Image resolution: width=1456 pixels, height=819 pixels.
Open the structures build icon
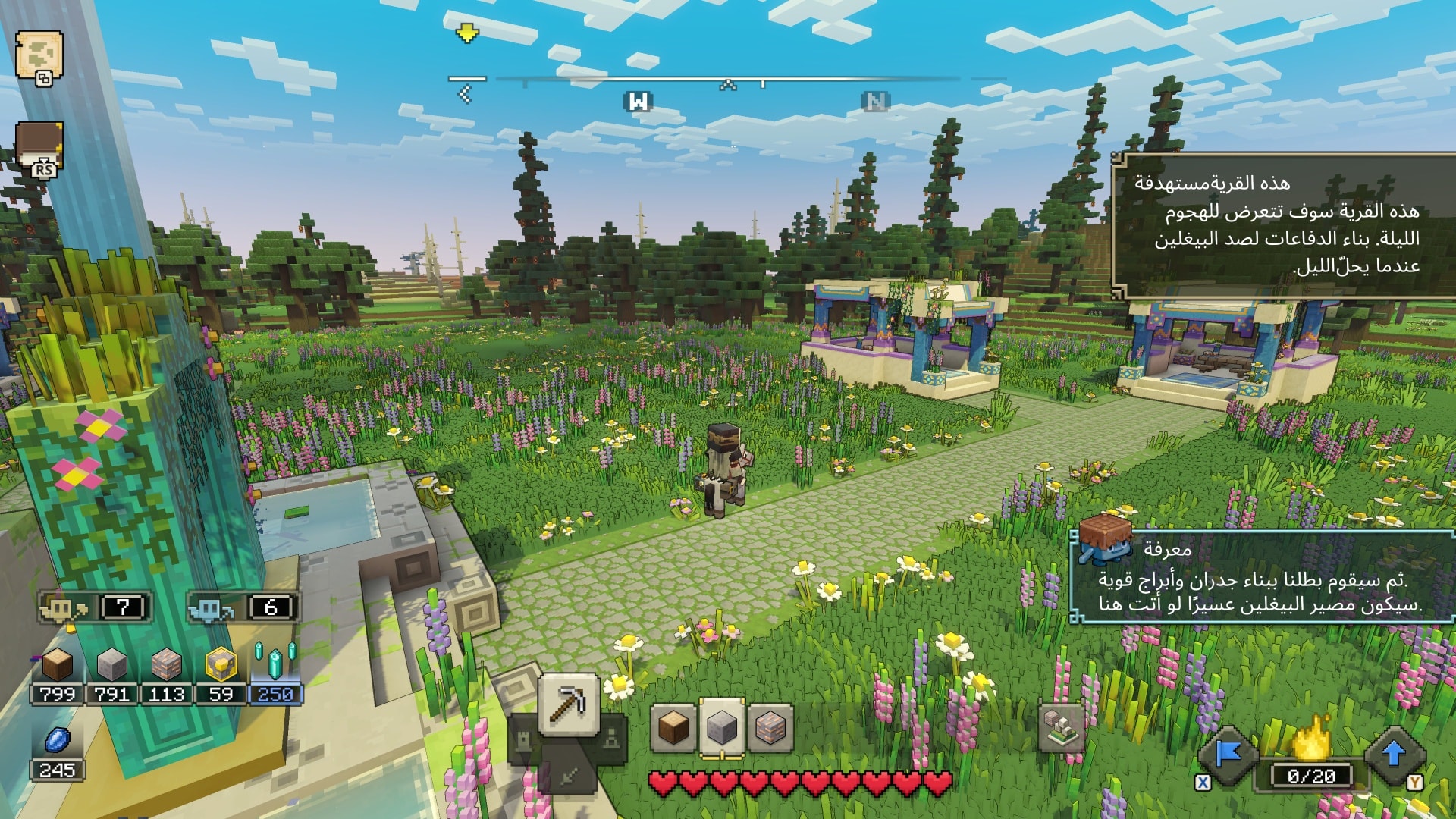click(x=1061, y=727)
